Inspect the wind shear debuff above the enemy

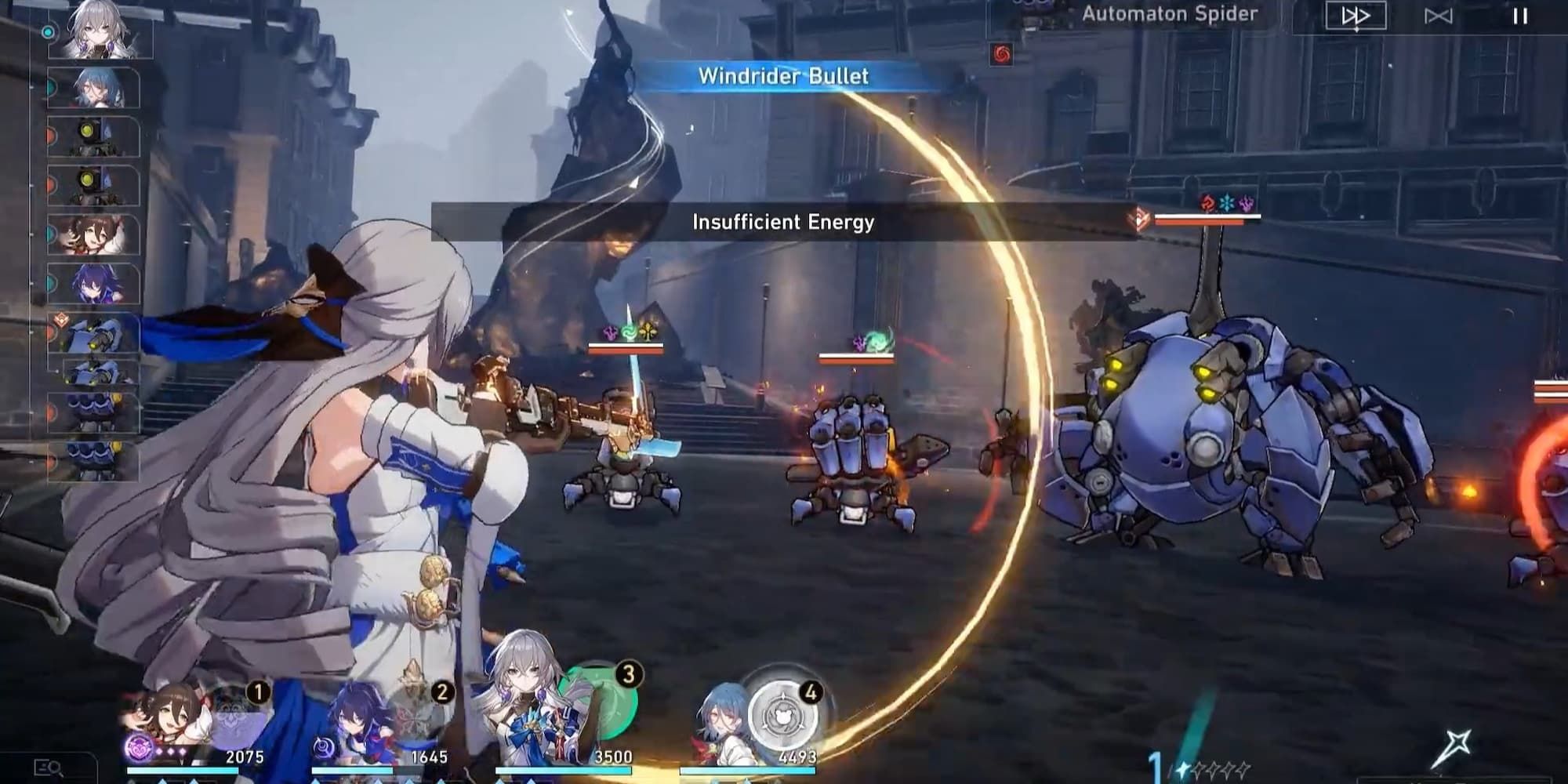(x=628, y=332)
